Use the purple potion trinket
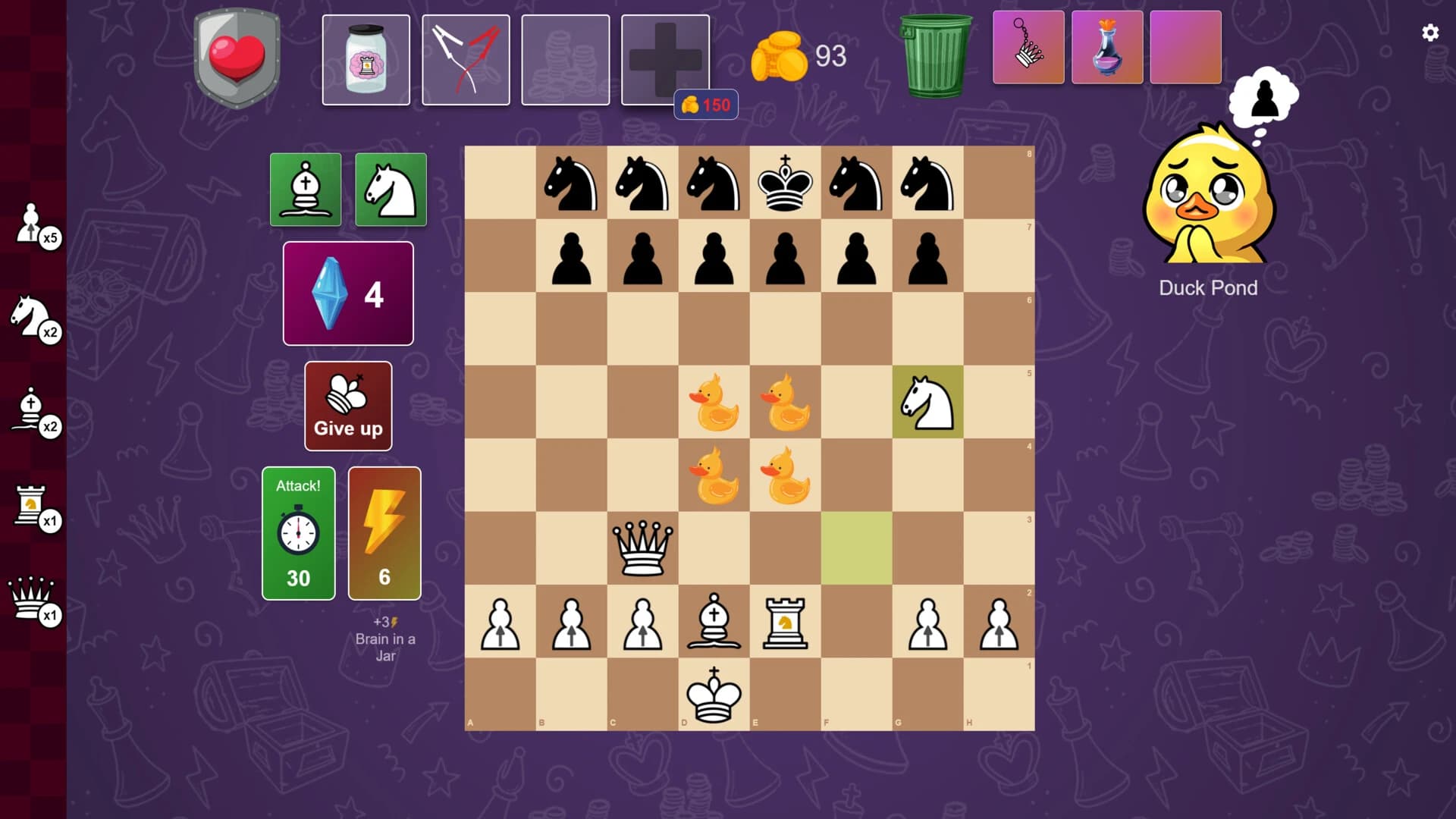Viewport: 1456px width, 819px height. tap(1107, 48)
